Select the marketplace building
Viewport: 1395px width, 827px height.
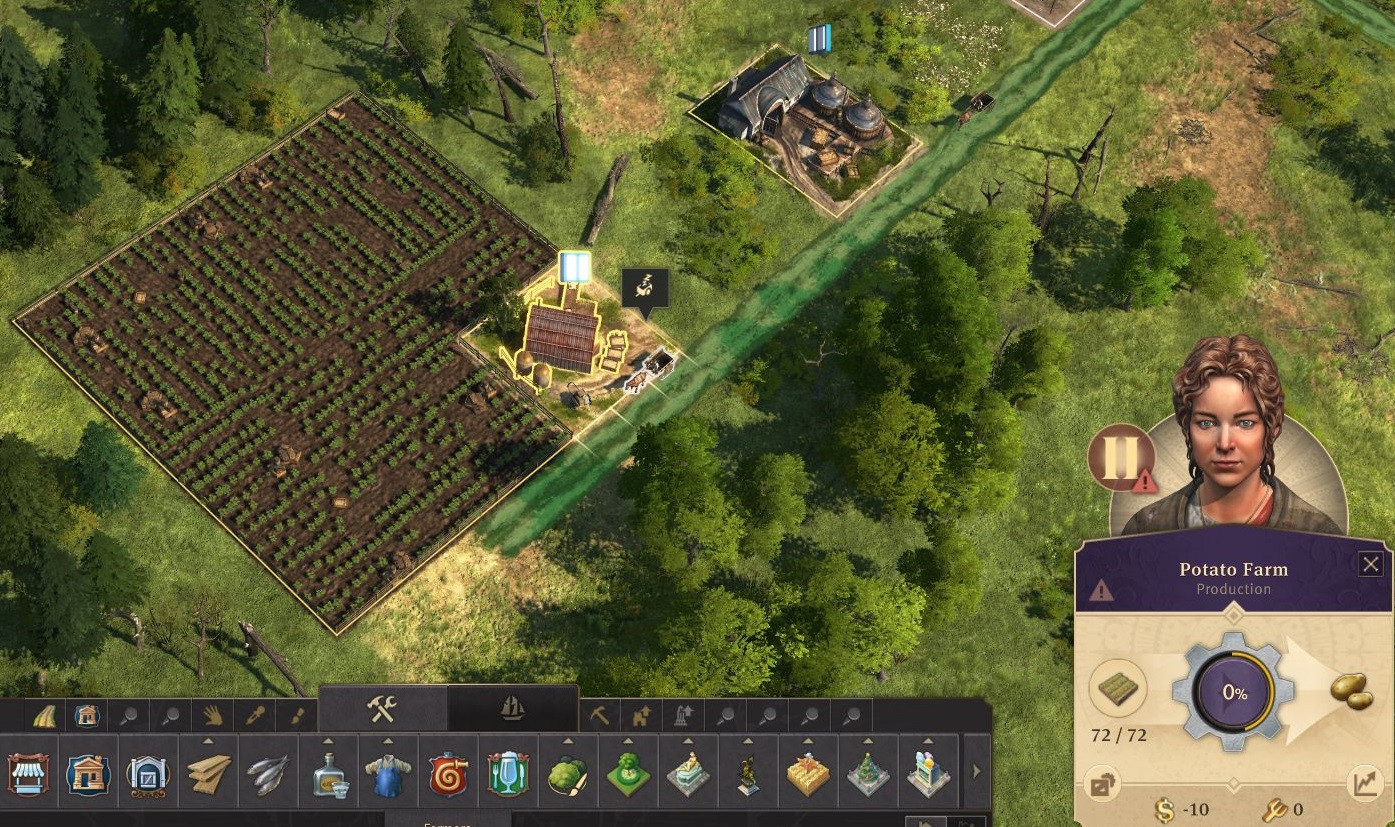(x=28, y=775)
